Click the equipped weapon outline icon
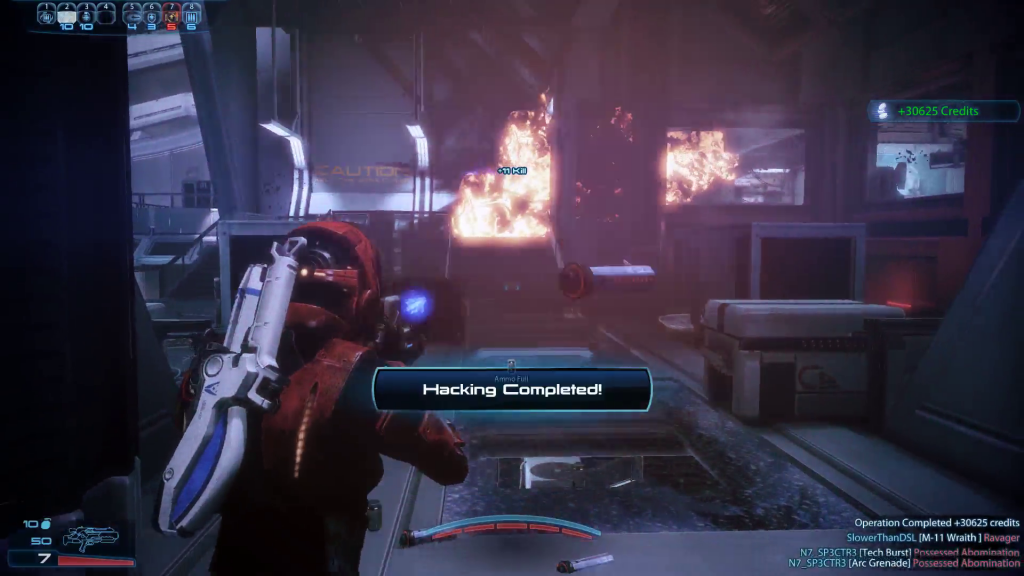Screen dimensions: 1024x576 (90, 539)
